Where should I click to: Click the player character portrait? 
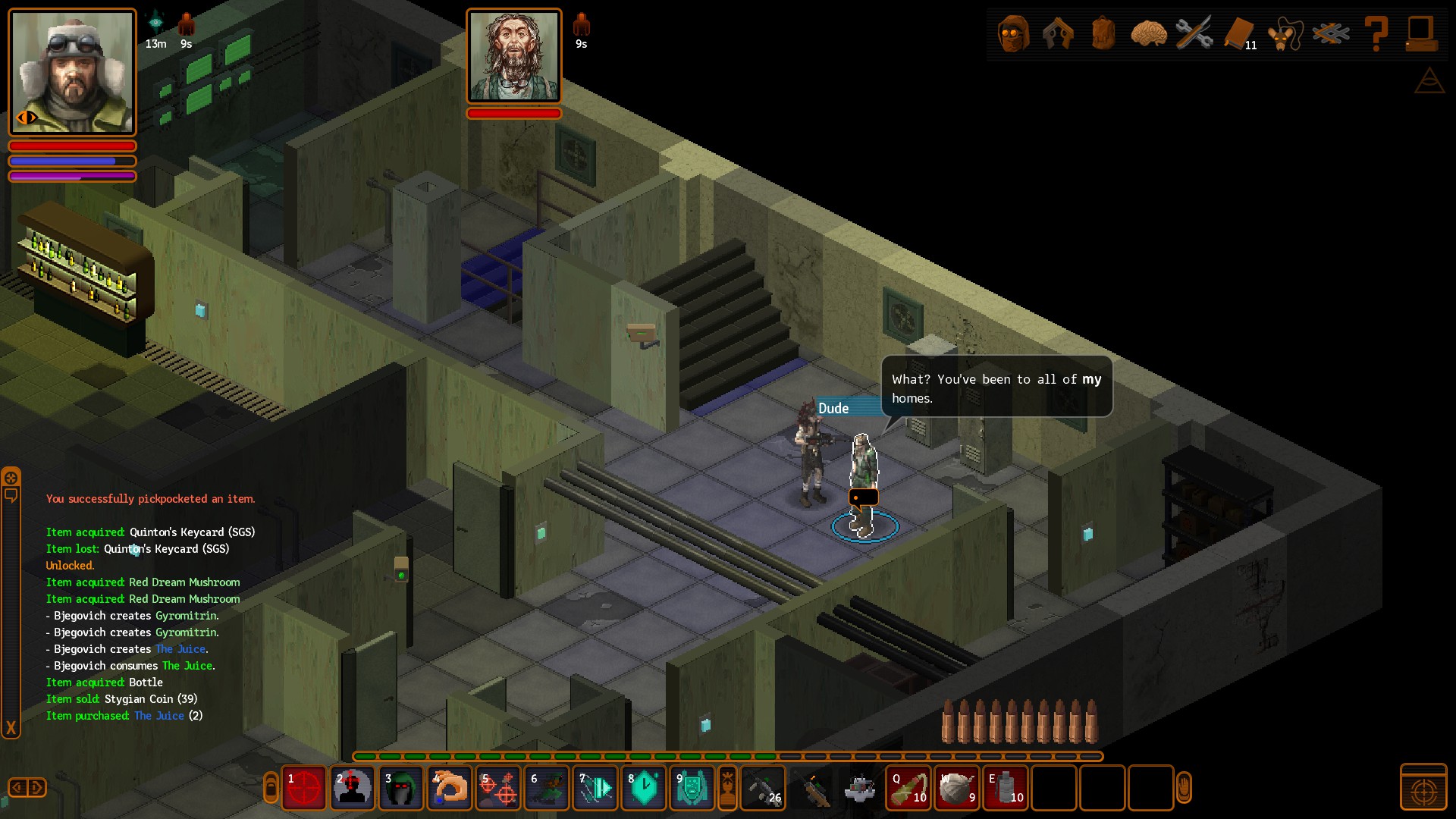[72, 72]
